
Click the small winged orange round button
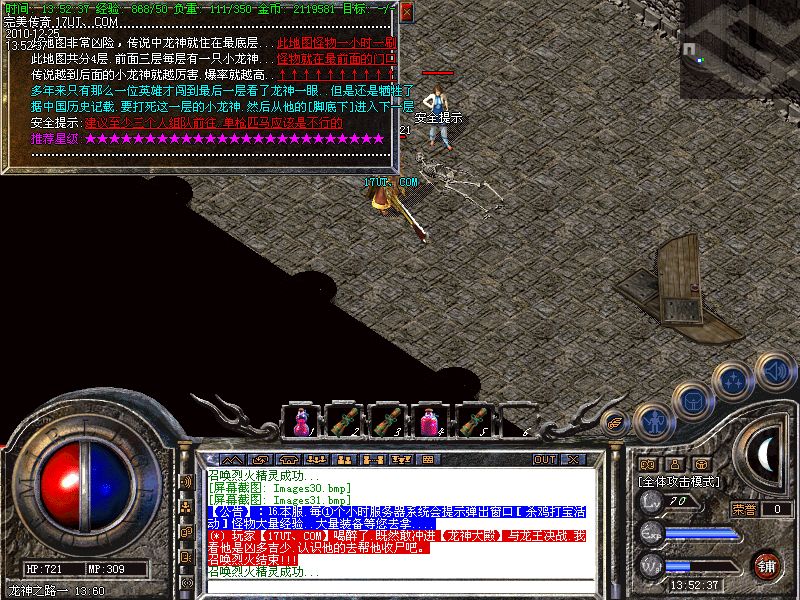point(615,424)
